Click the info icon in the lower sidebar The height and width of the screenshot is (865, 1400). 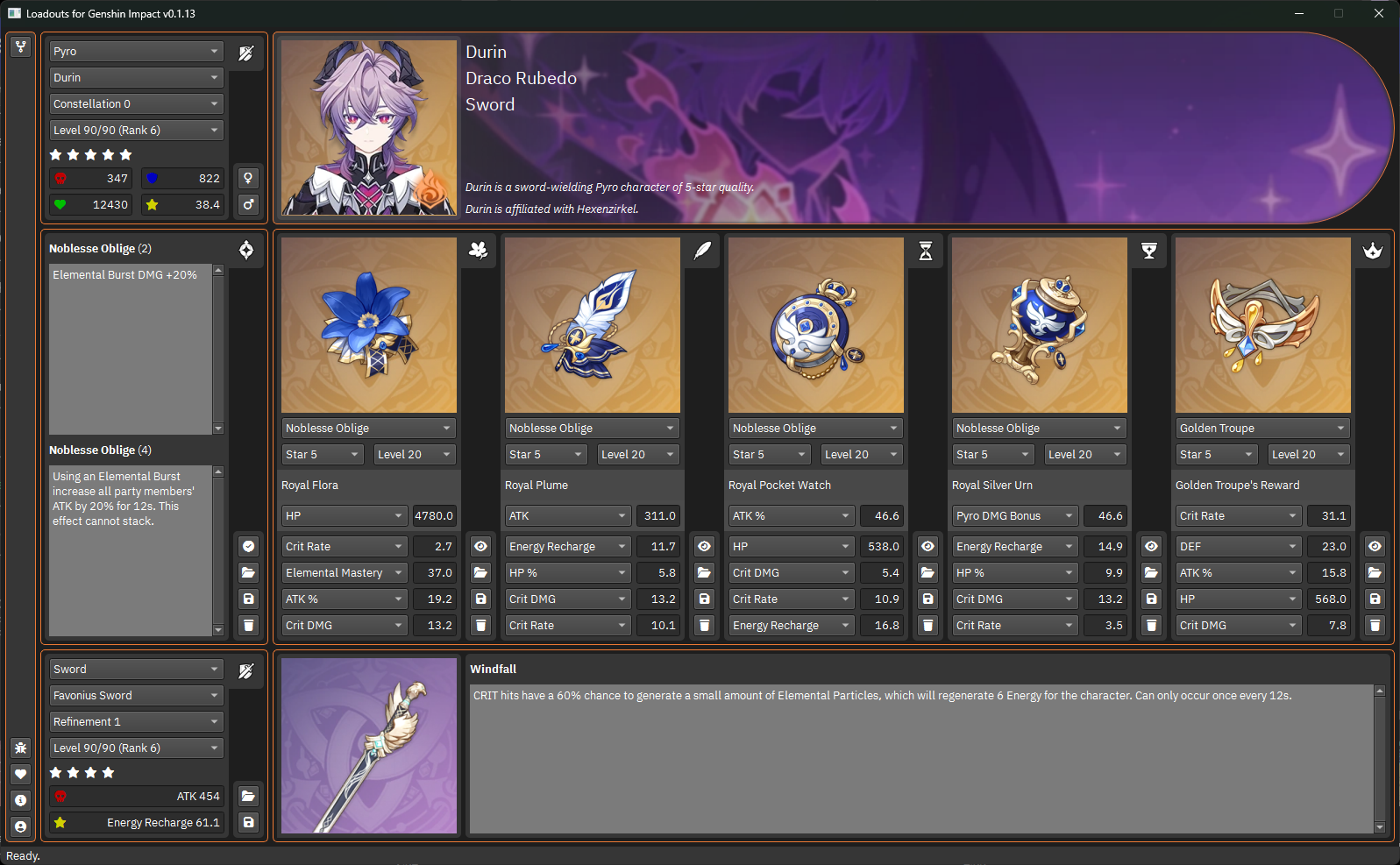point(20,800)
